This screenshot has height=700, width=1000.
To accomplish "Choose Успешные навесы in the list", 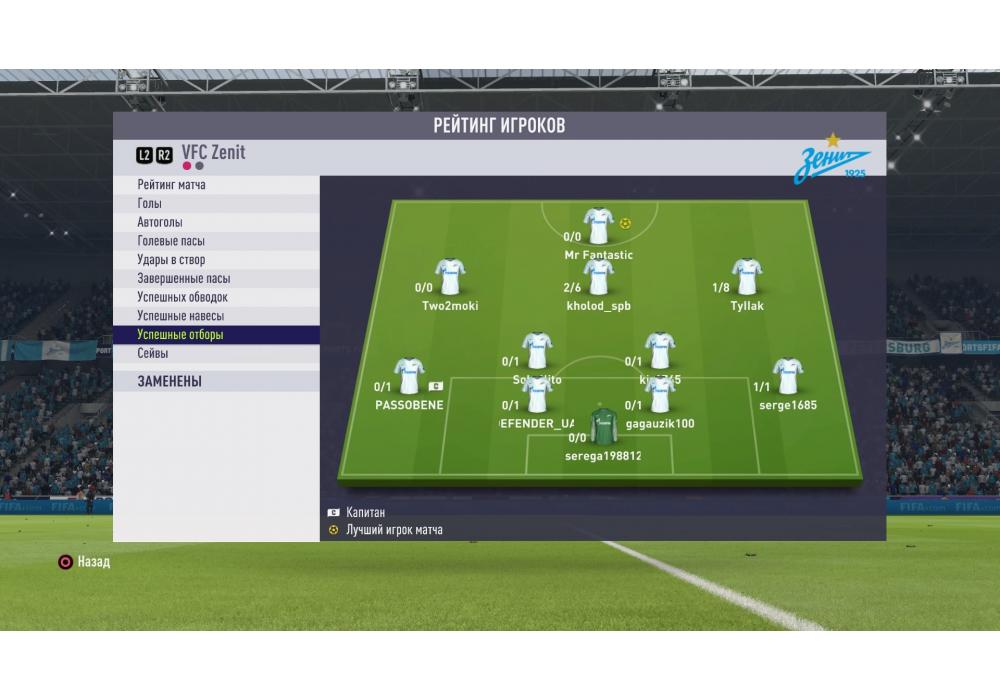I will pos(180,316).
